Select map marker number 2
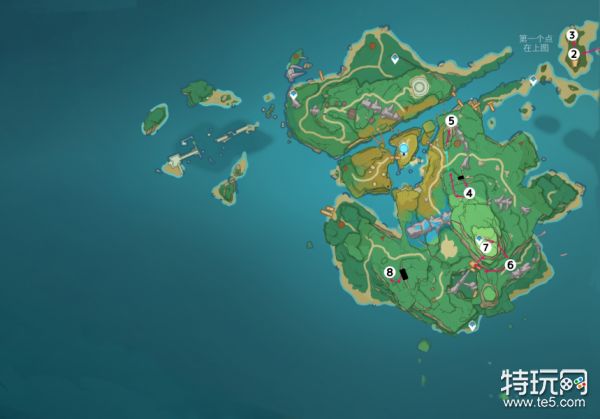Viewport: 600px width, 419px height. click(x=574, y=54)
